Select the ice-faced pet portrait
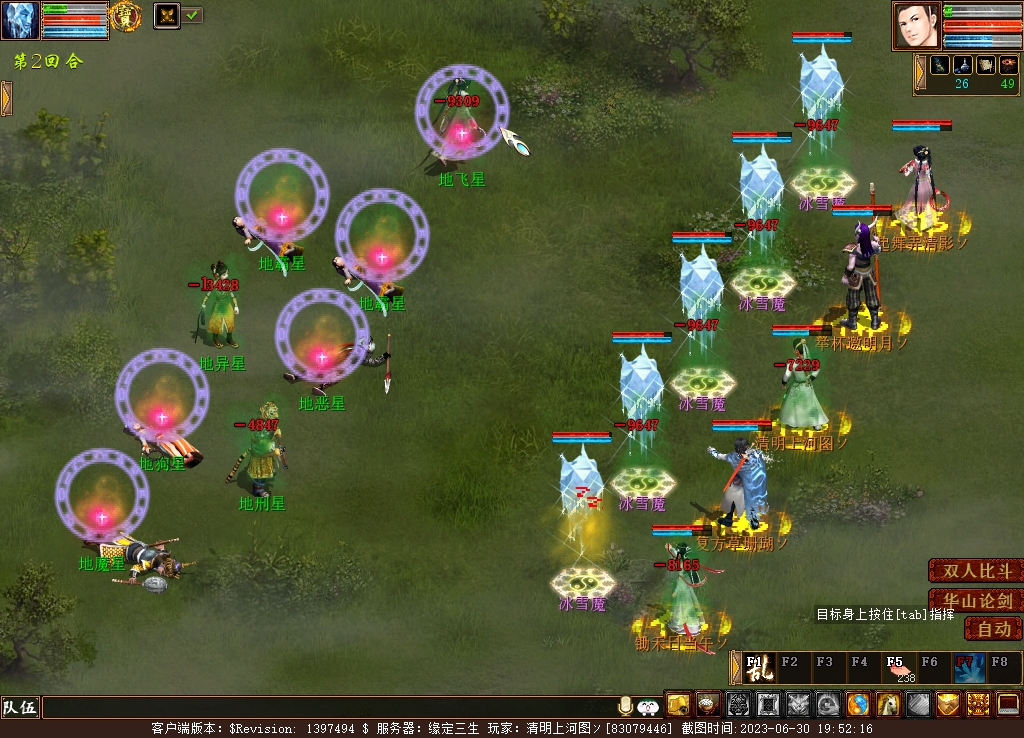The width and height of the screenshot is (1024, 738). click(20, 20)
